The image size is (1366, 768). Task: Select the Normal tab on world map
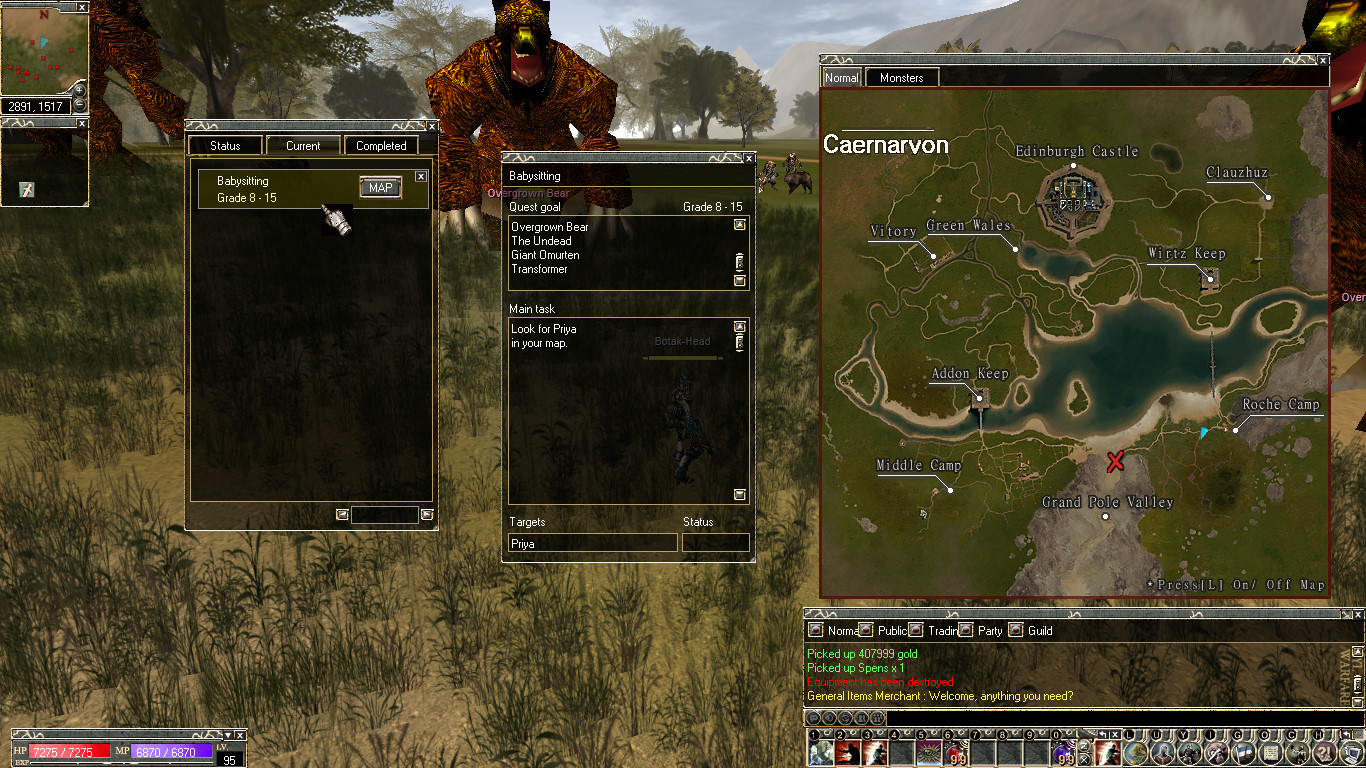click(x=841, y=78)
